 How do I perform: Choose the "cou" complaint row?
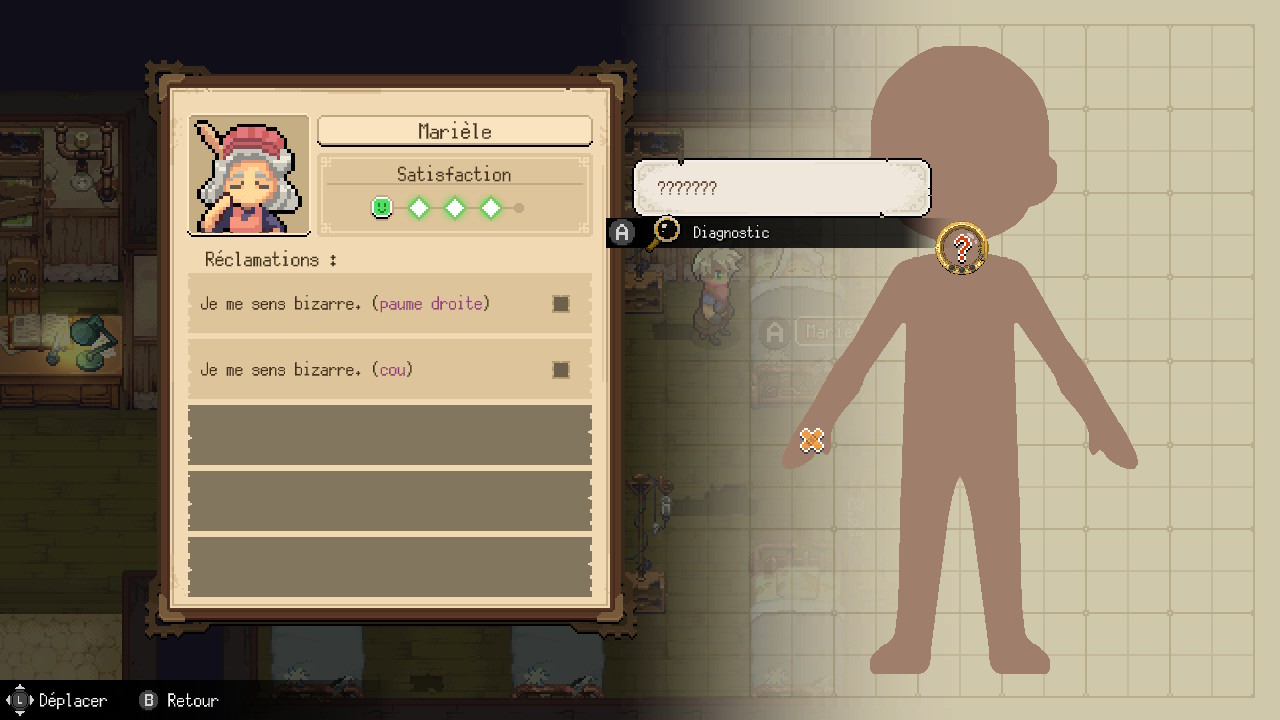click(x=389, y=370)
